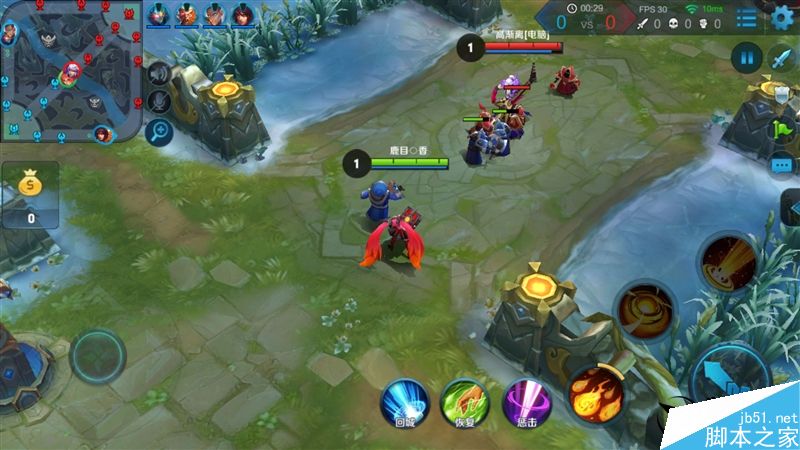Pause the match
The height and width of the screenshot is (450, 800).
[746, 58]
